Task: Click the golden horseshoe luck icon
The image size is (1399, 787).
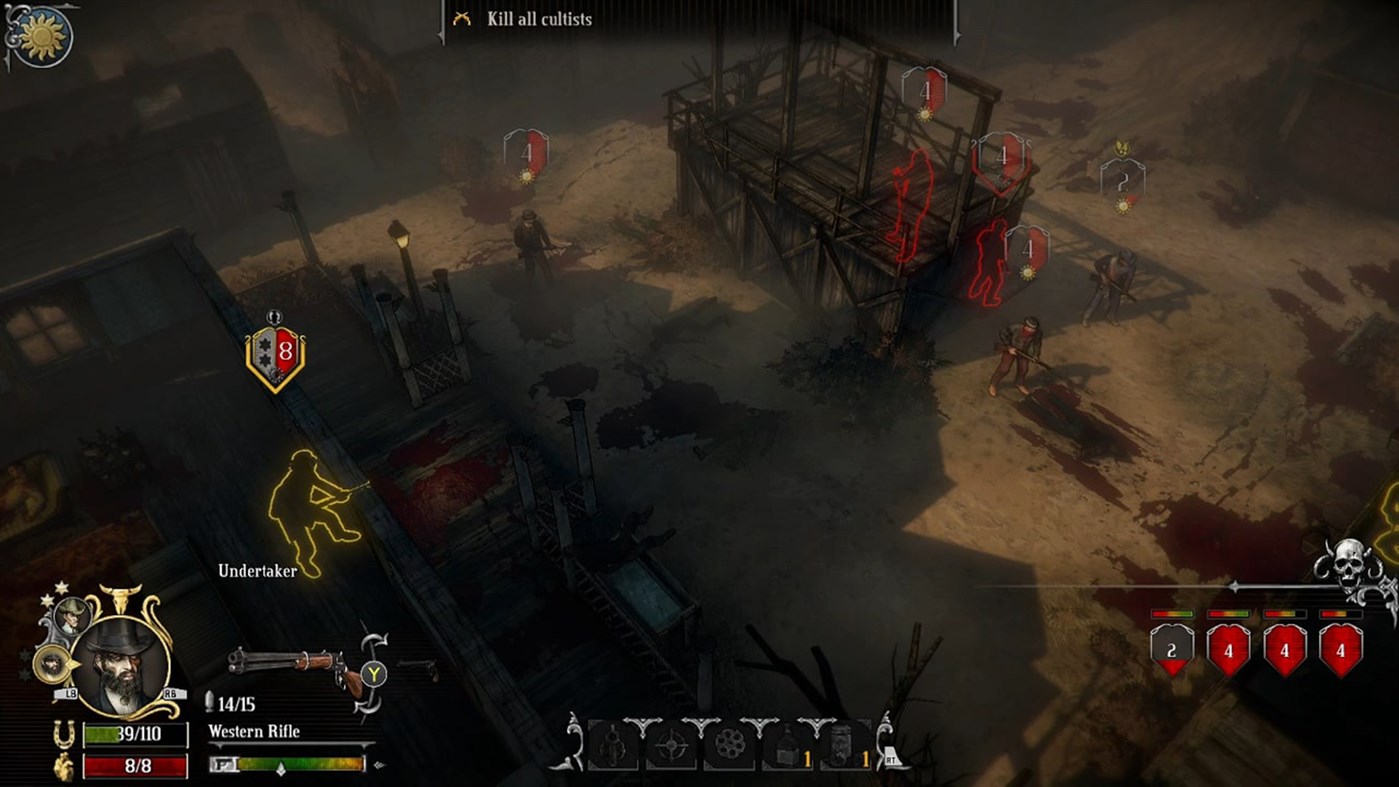Action: point(64,734)
